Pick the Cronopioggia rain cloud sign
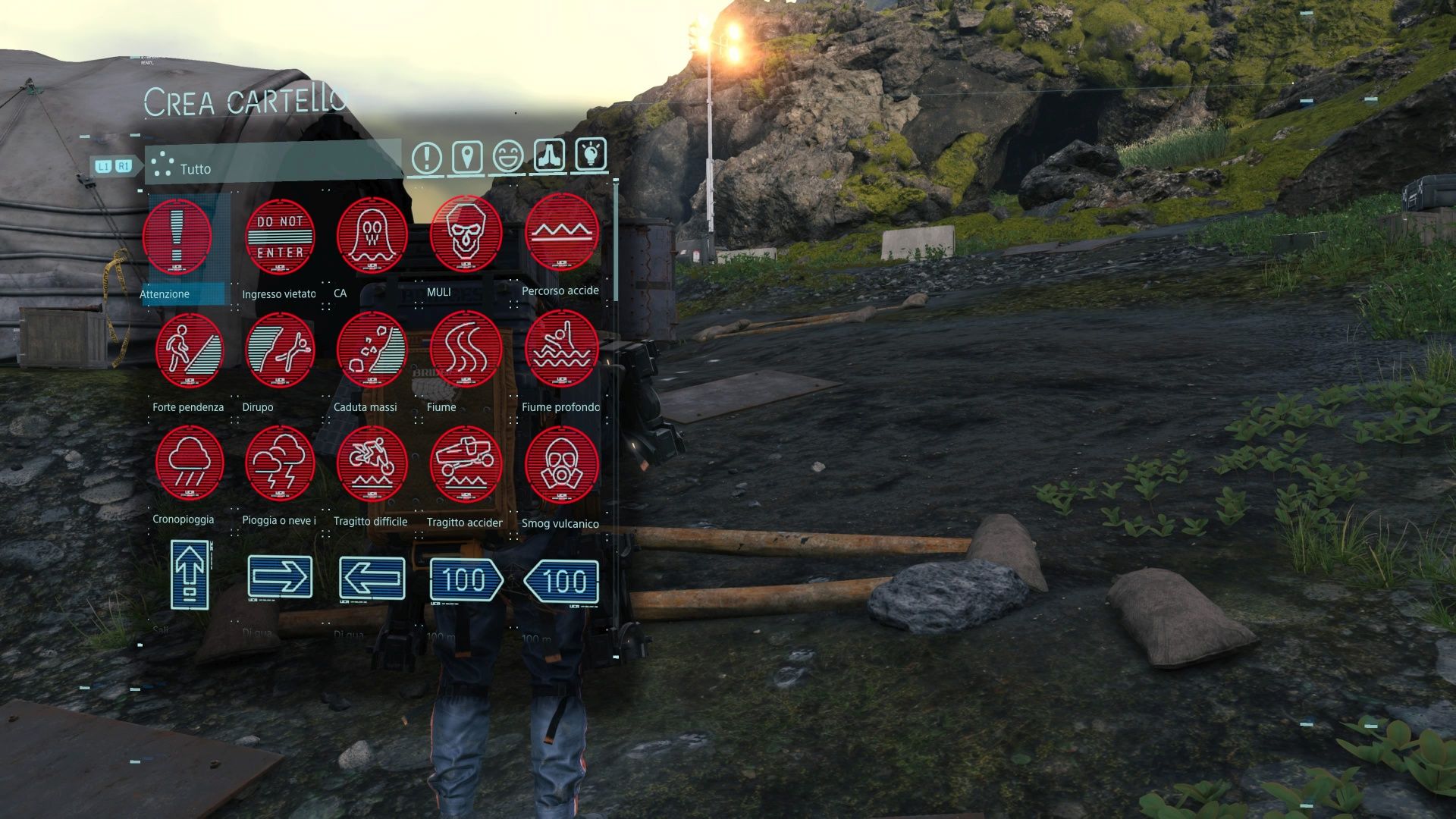Image resolution: width=1456 pixels, height=819 pixels. point(189,463)
